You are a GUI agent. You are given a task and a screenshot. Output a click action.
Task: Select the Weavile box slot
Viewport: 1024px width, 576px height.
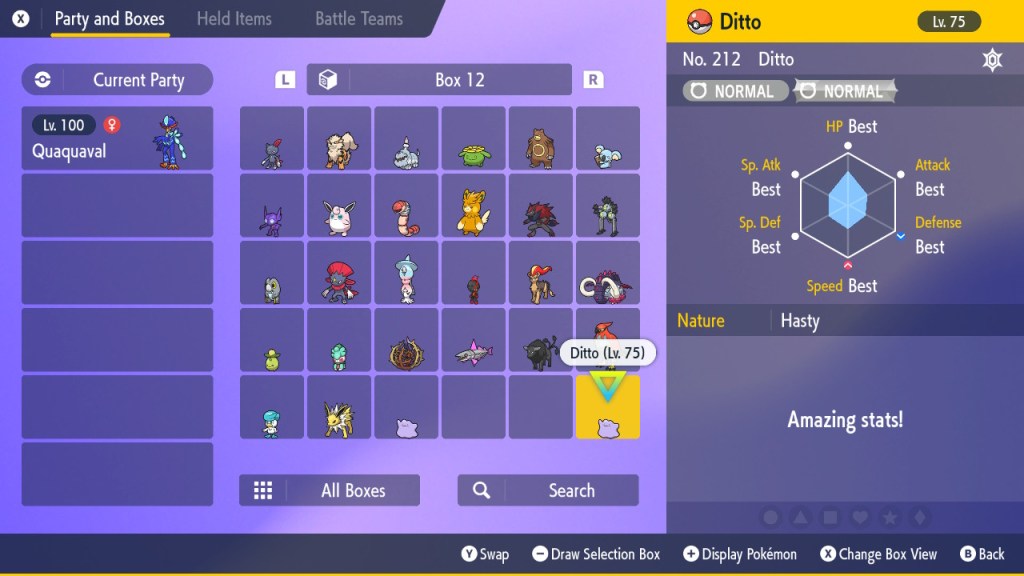point(339,273)
